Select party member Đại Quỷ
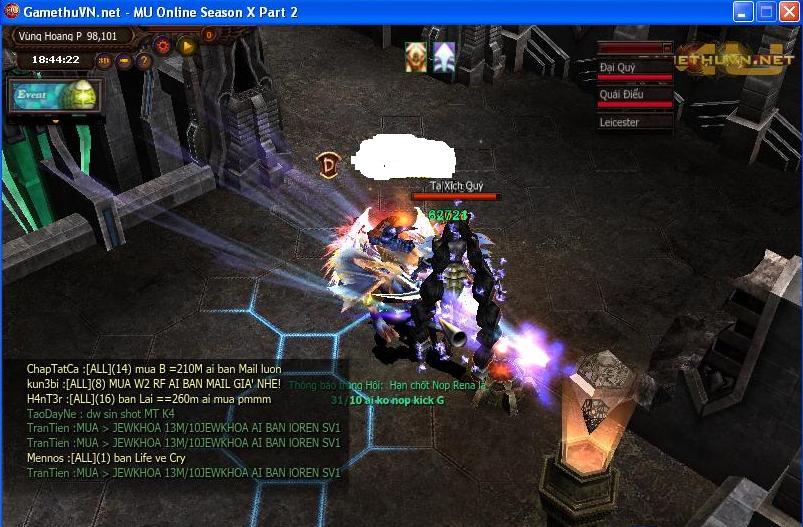Screen dimensions: 803x527 coord(634,68)
